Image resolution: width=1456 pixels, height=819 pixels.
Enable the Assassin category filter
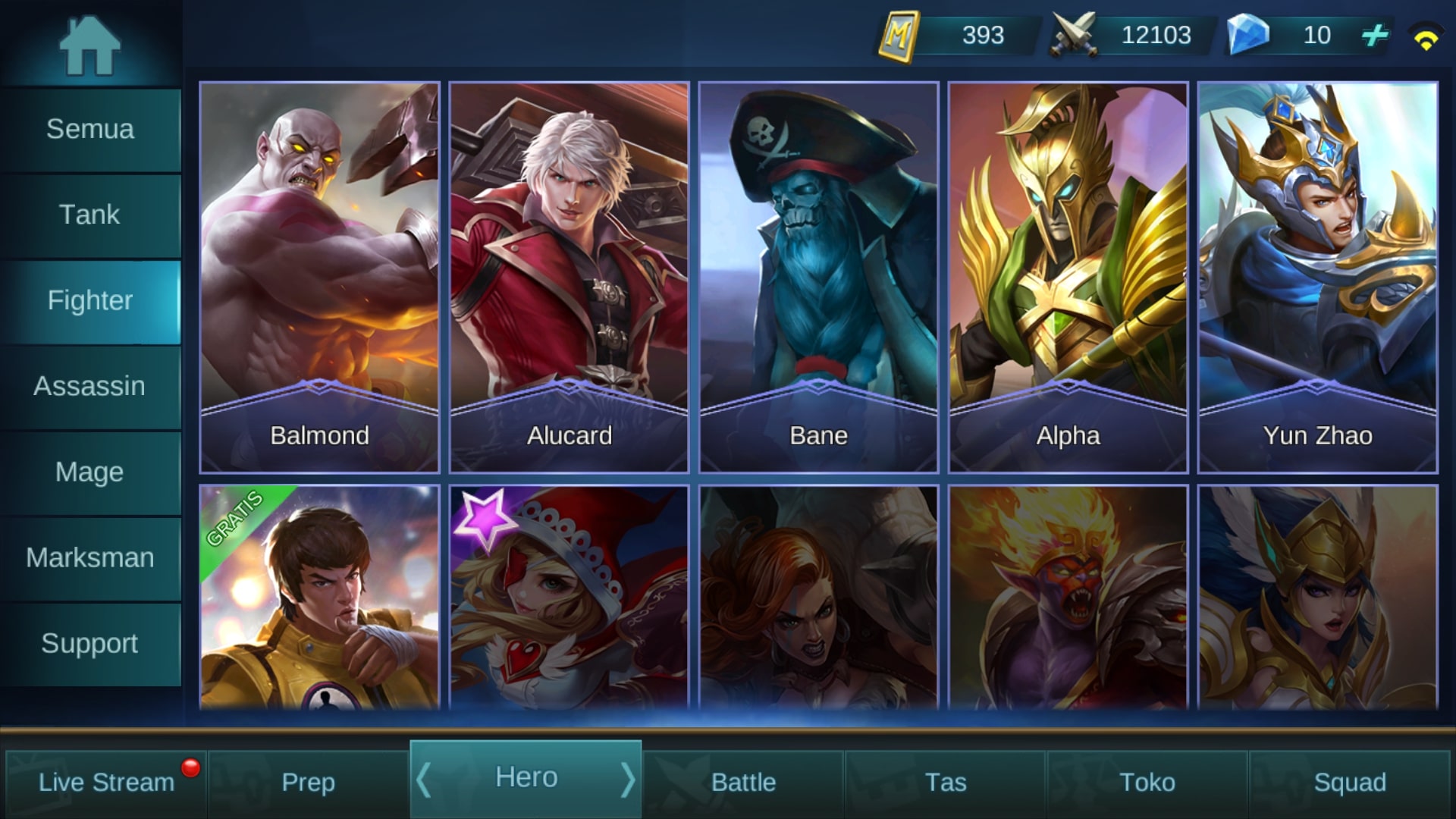point(90,386)
